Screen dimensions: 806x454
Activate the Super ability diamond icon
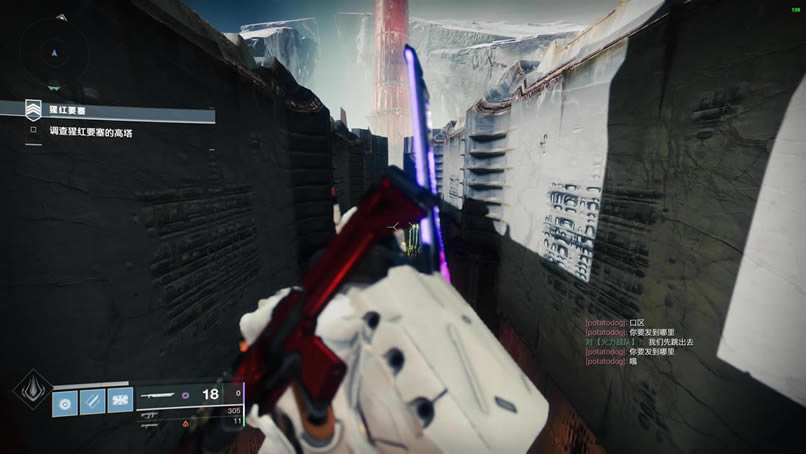click(32, 389)
